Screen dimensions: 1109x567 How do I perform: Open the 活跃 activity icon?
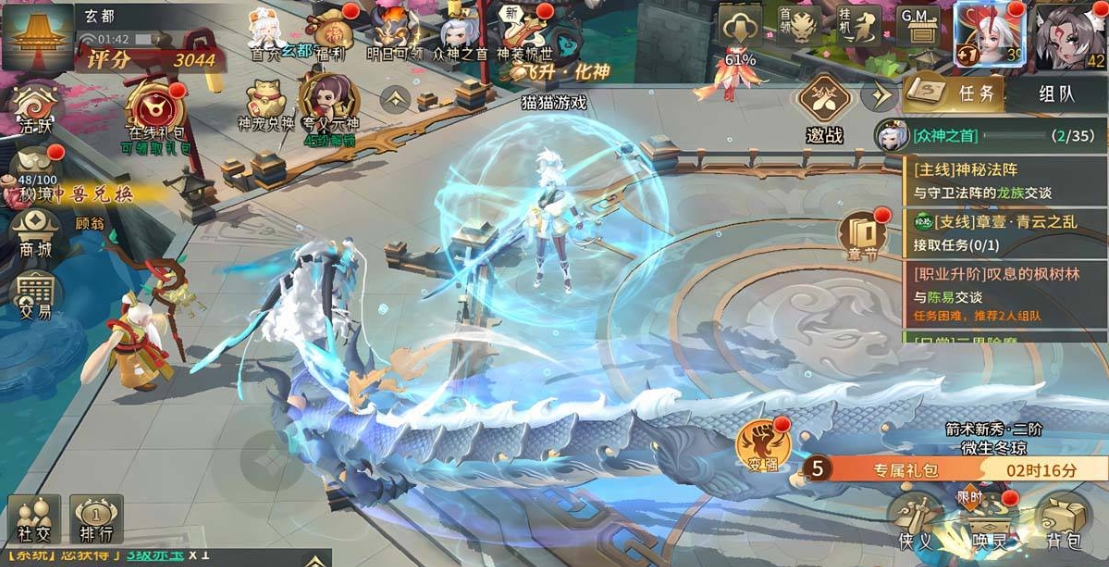(x=34, y=109)
